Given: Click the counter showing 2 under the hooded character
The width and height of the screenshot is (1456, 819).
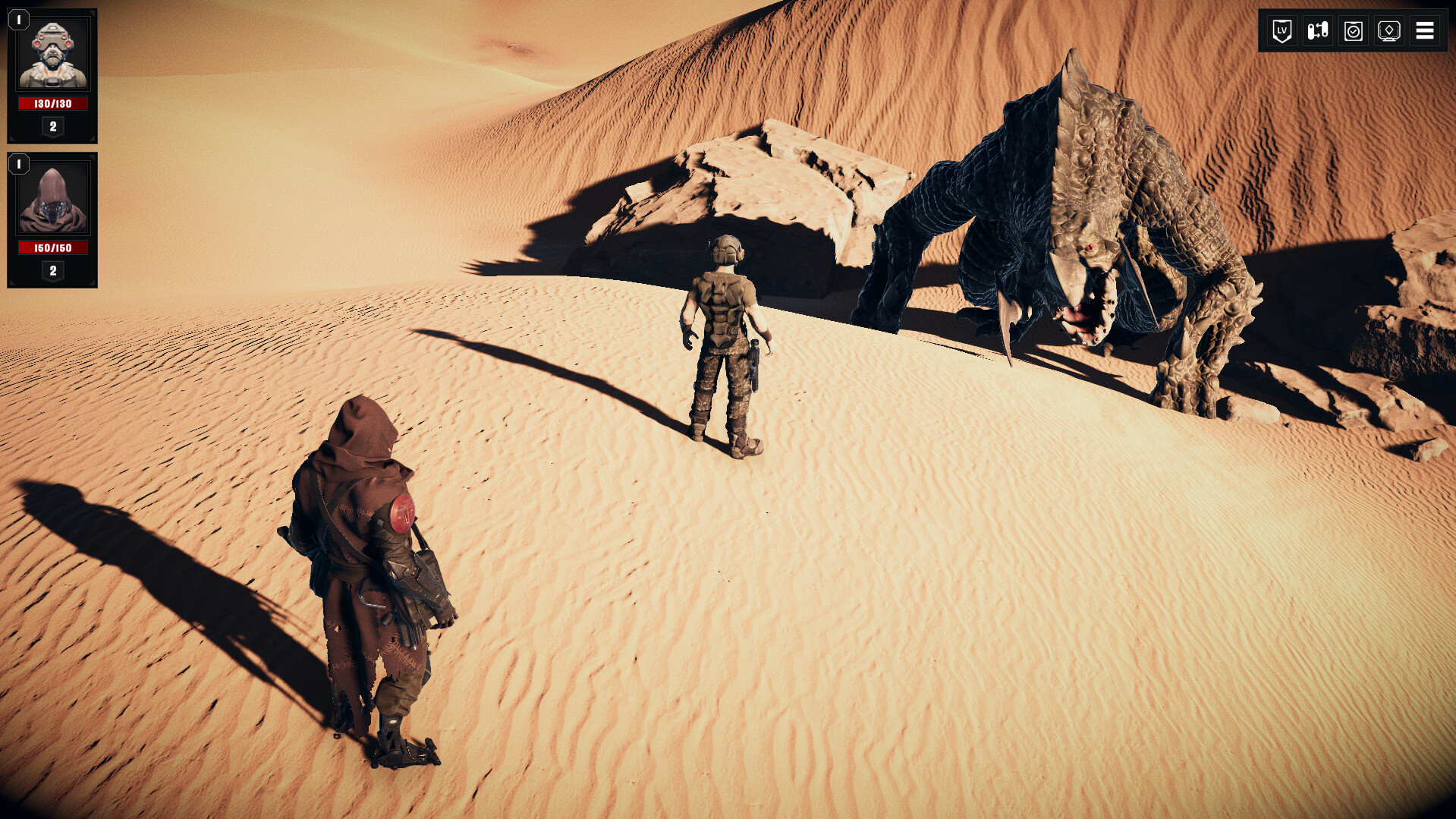Looking at the screenshot, I should [x=52, y=271].
